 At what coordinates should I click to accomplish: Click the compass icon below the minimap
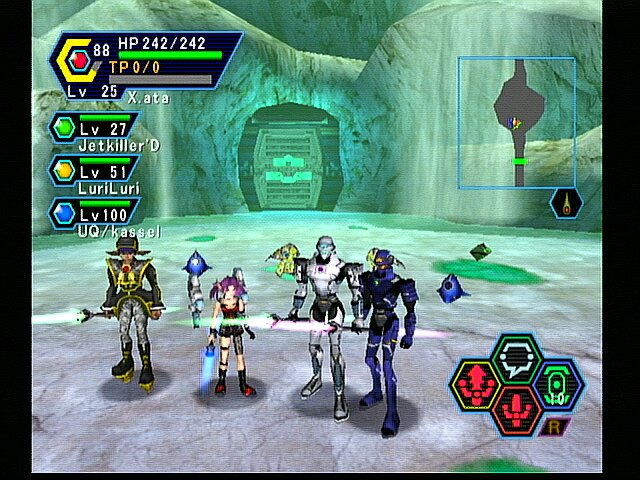pos(568,204)
